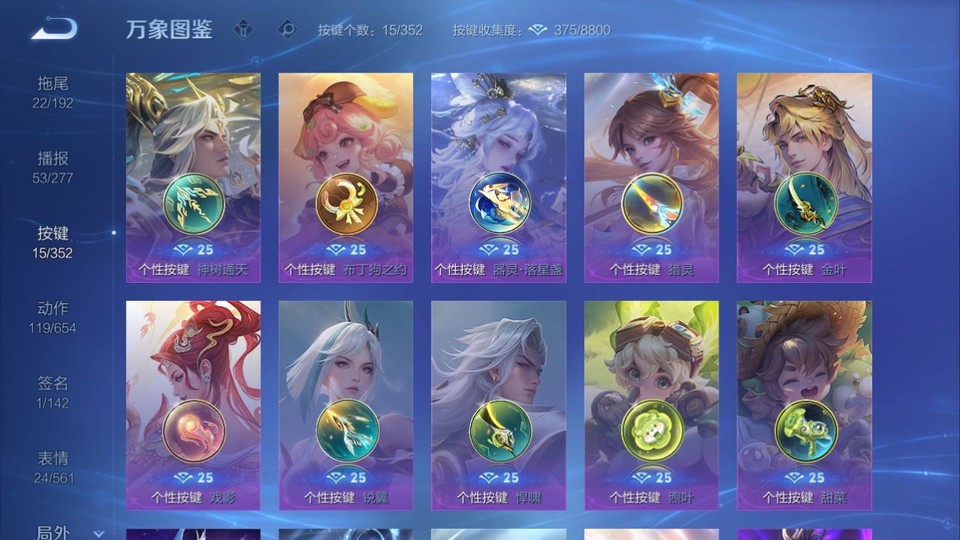Select the 按键 sidebar tab
The image size is (960, 540).
[54, 241]
